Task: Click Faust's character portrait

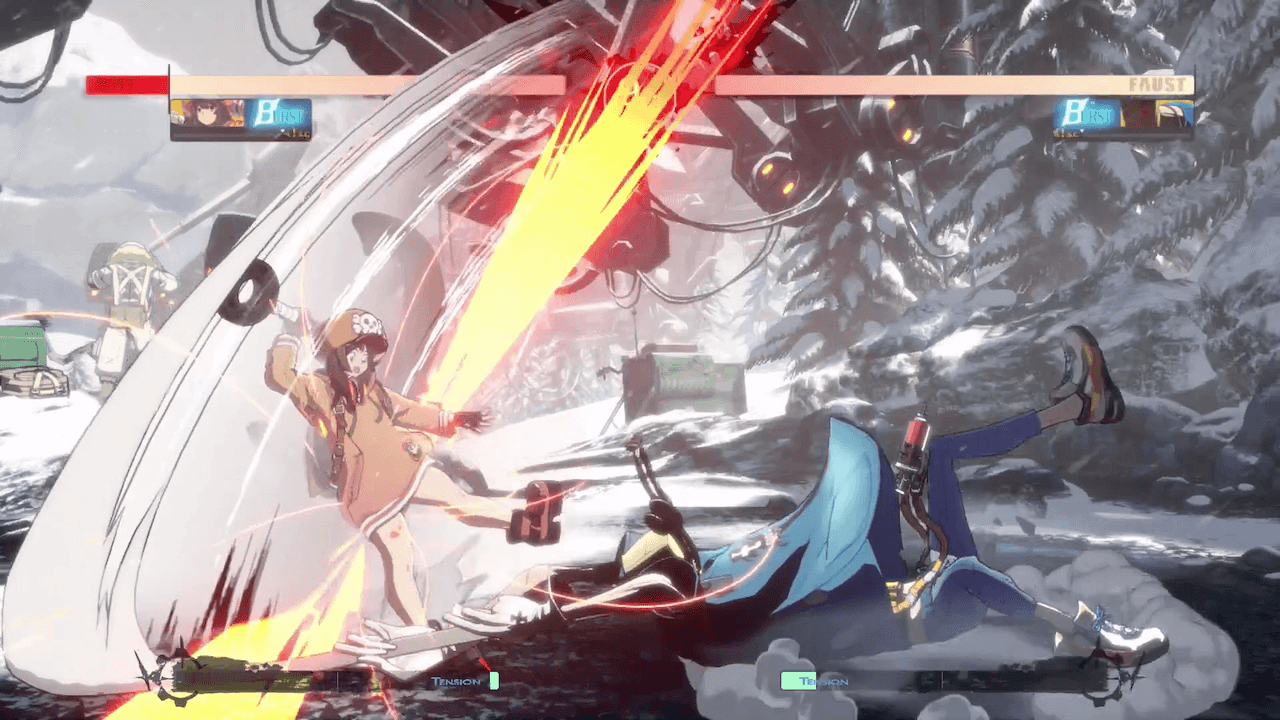Action: pyautogui.click(x=1157, y=114)
